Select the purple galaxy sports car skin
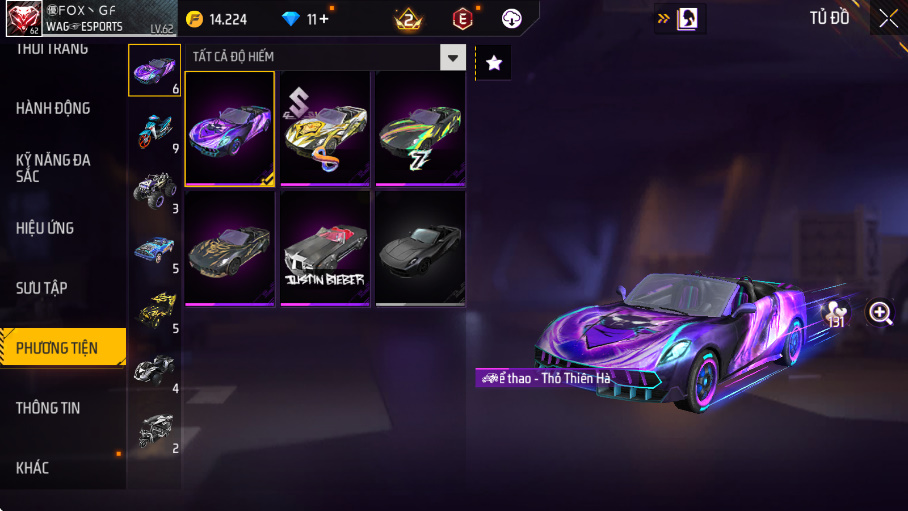The width and height of the screenshot is (908, 511). pos(230,128)
